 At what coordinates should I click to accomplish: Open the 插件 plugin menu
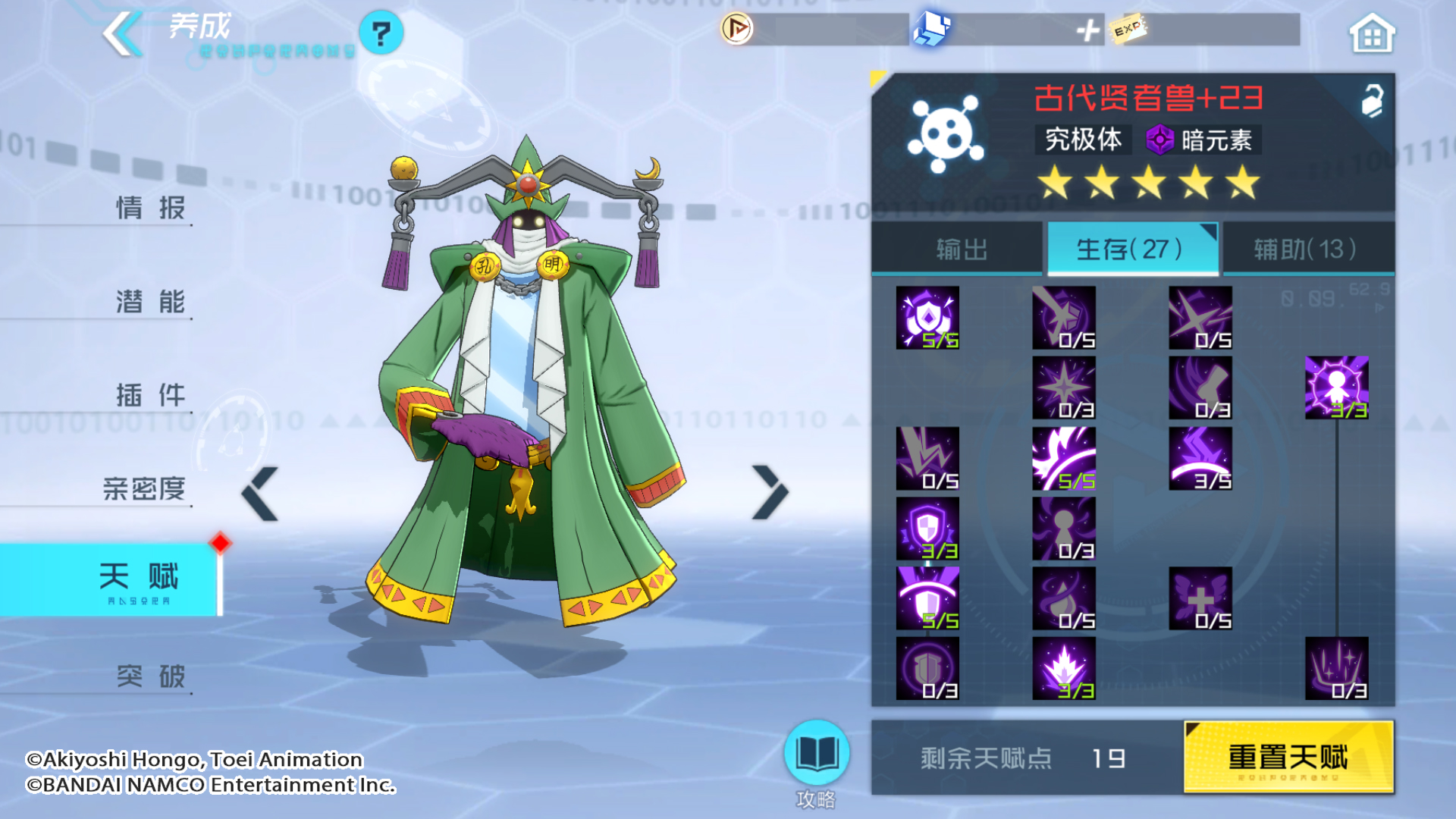[150, 395]
